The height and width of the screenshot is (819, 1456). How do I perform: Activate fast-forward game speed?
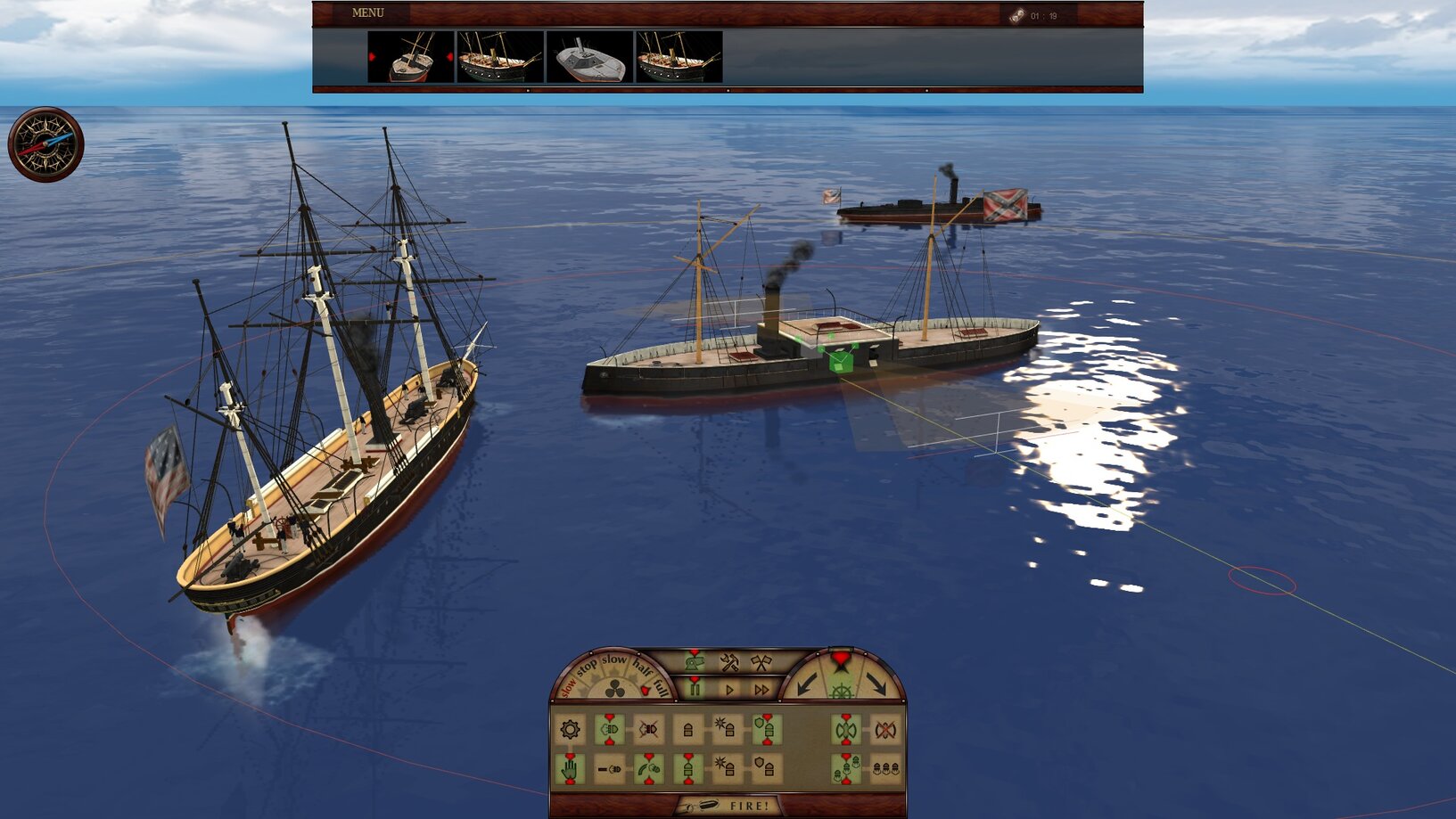tap(761, 690)
